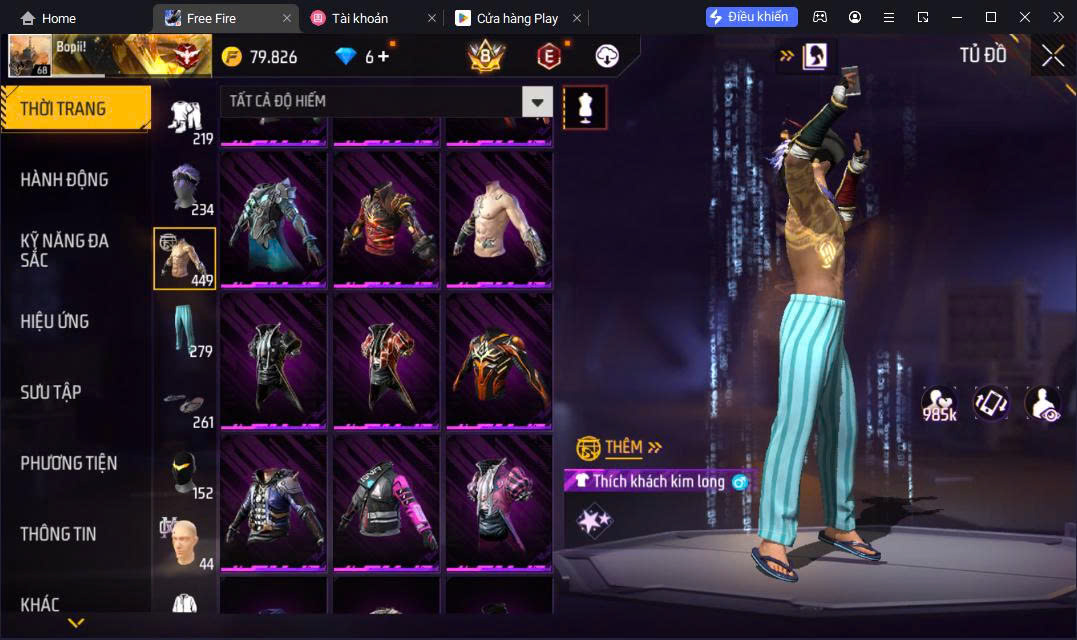The image size is (1077, 640).
Task: Close the TỦ ĐỒ wardrobe screen
Action: [1052, 56]
